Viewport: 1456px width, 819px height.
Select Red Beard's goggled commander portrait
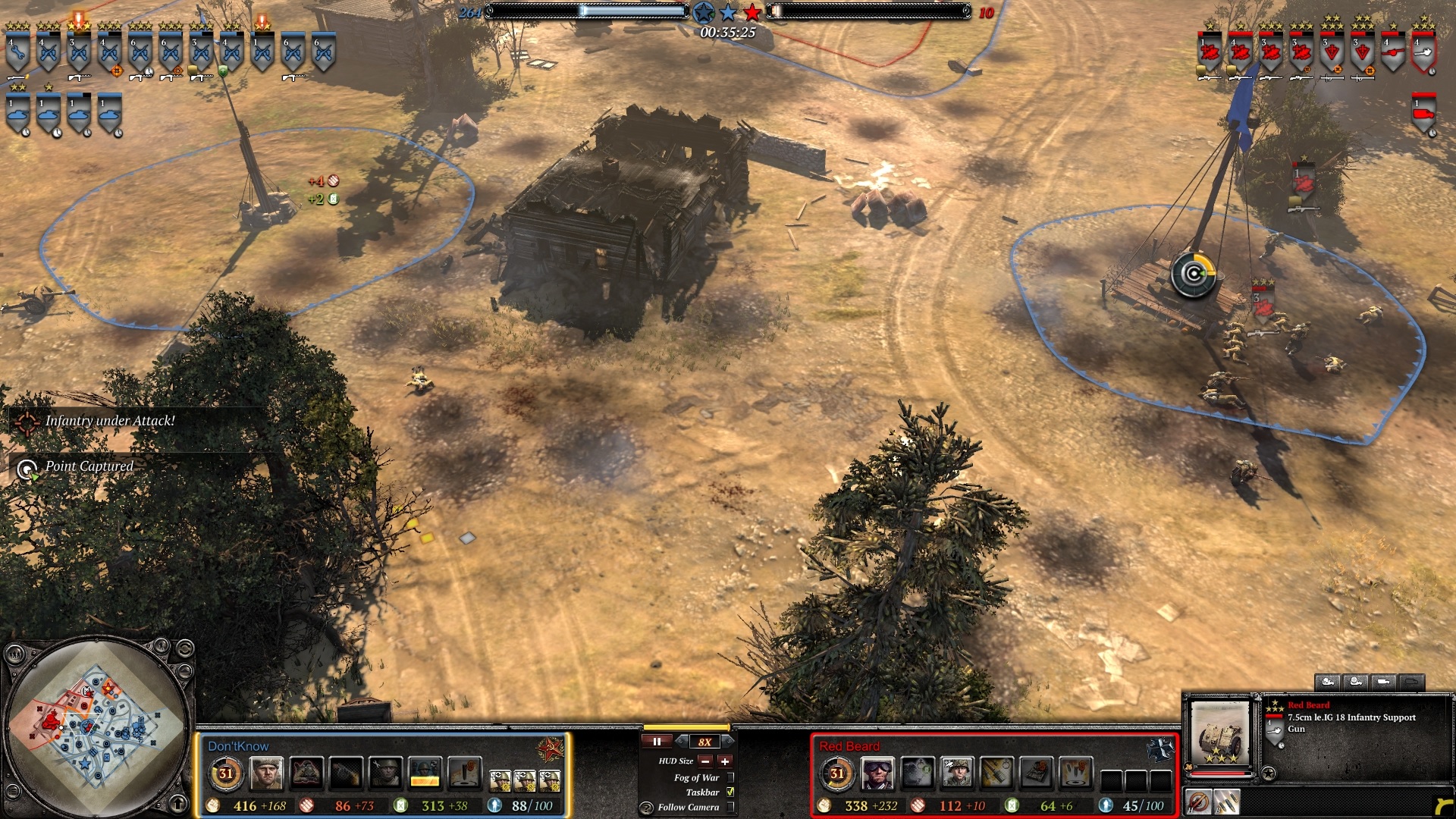point(877,773)
